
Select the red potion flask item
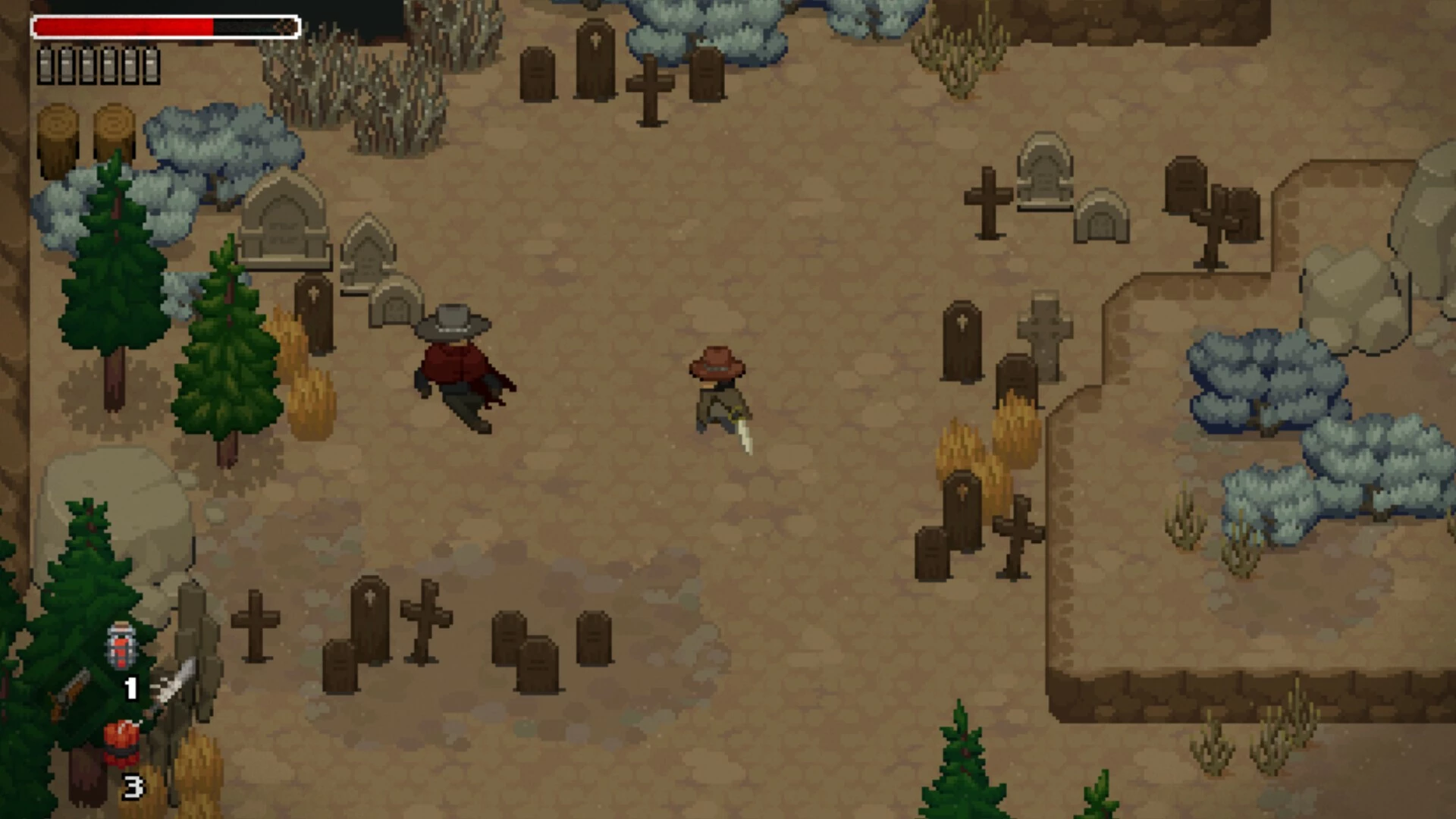click(121, 647)
